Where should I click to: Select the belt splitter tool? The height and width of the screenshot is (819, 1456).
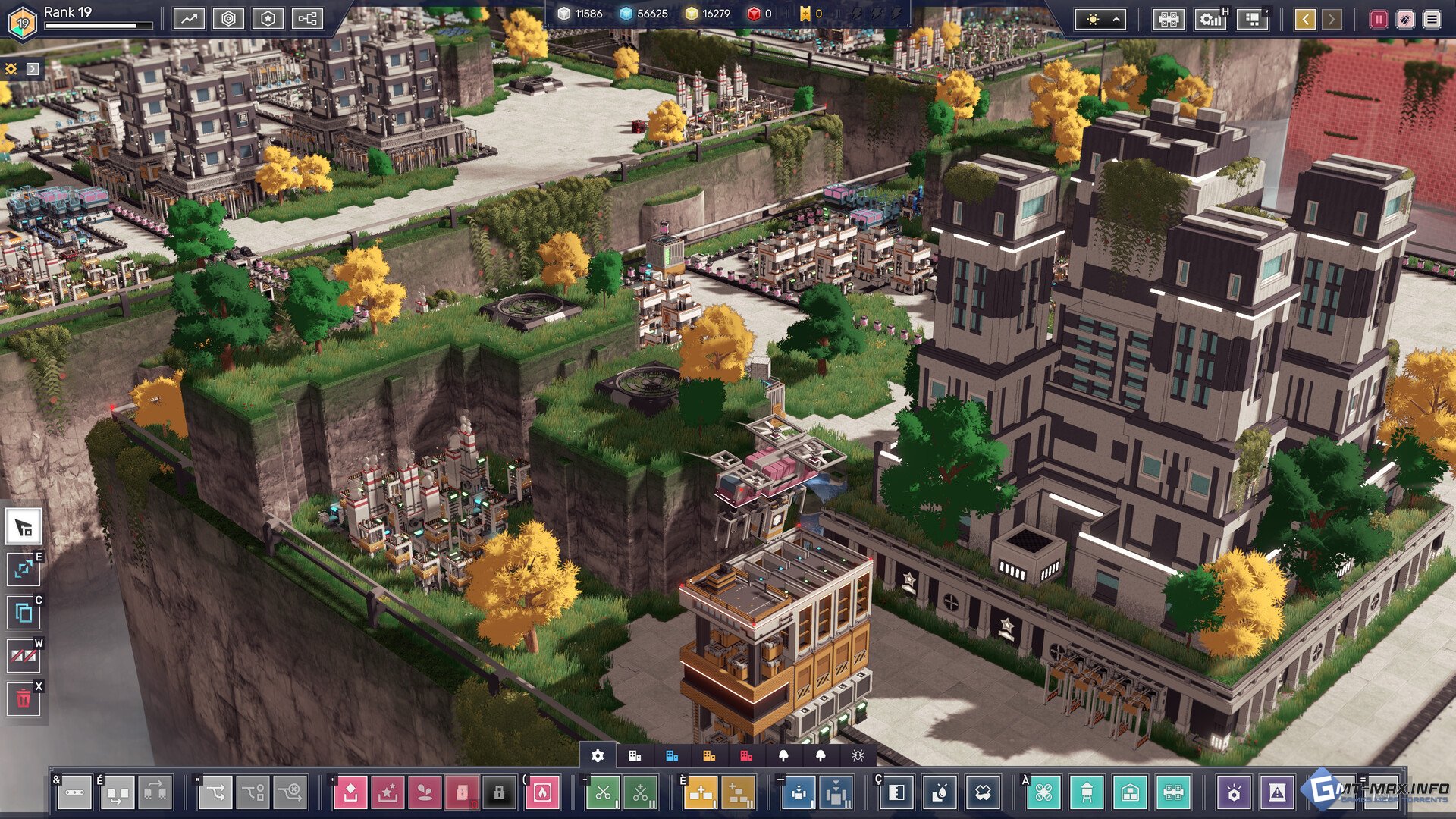pyautogui.click(x=215, y=793)
